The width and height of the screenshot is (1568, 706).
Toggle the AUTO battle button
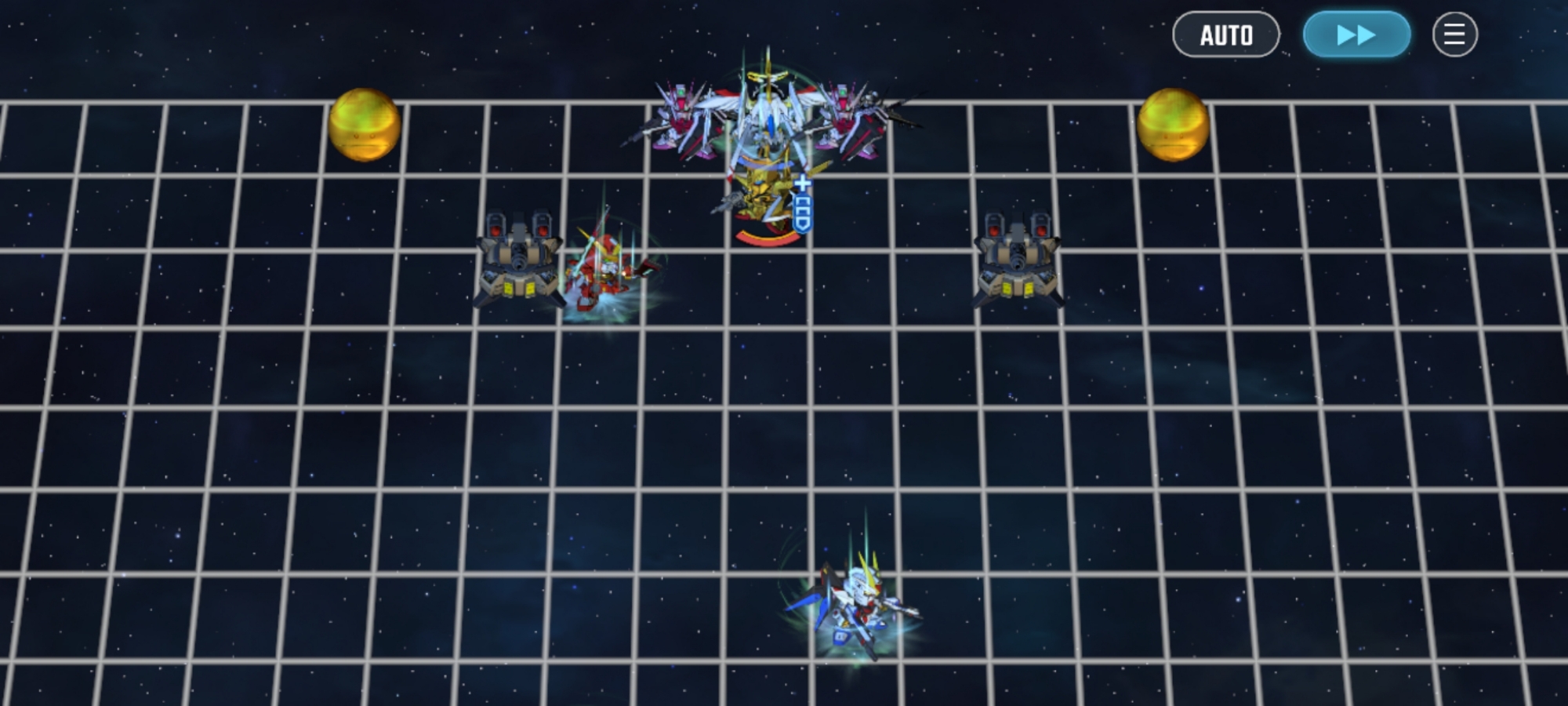[1226, 35]
